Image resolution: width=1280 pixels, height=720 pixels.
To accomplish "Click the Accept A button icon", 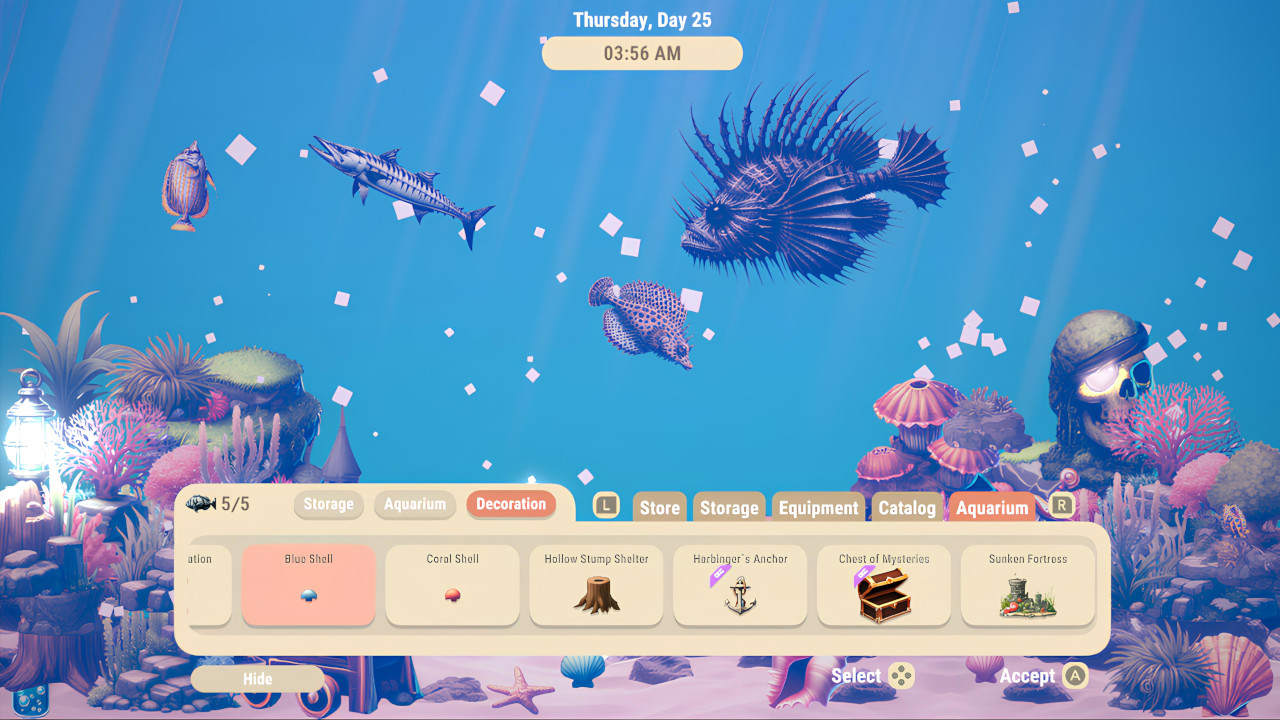I will coord(1071,676).
